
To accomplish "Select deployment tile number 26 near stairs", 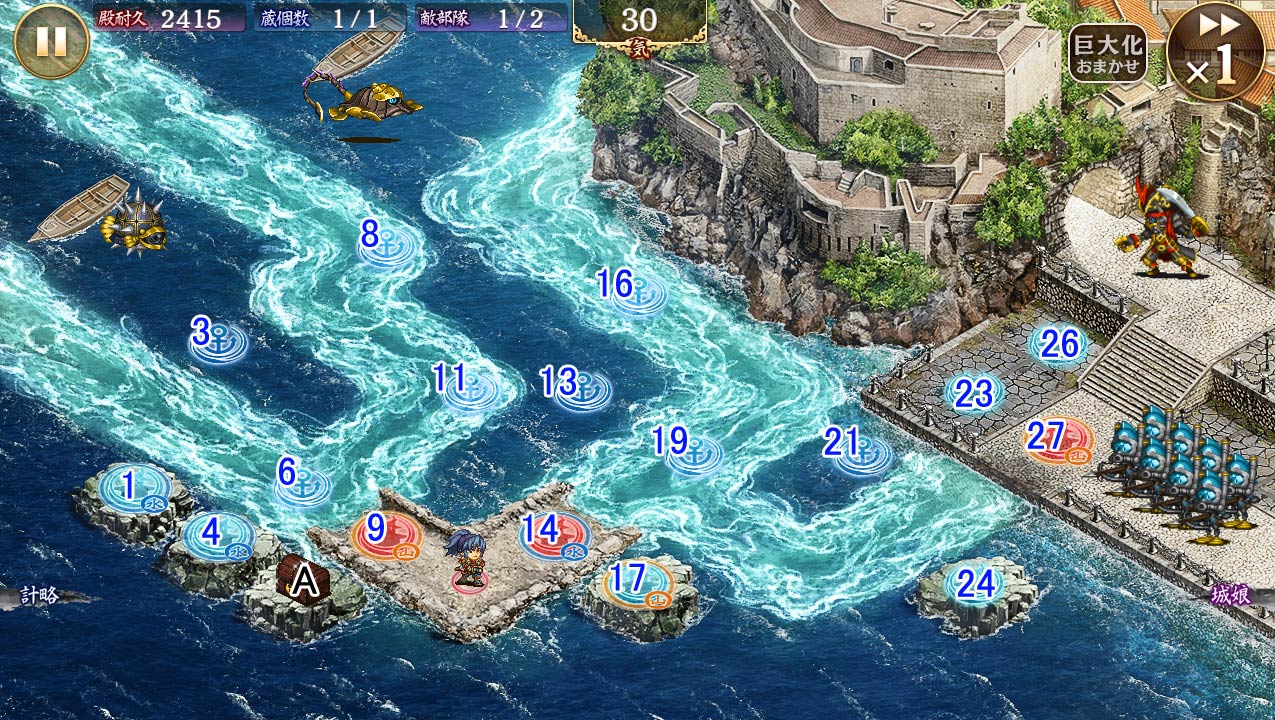I will (1058, 344).
